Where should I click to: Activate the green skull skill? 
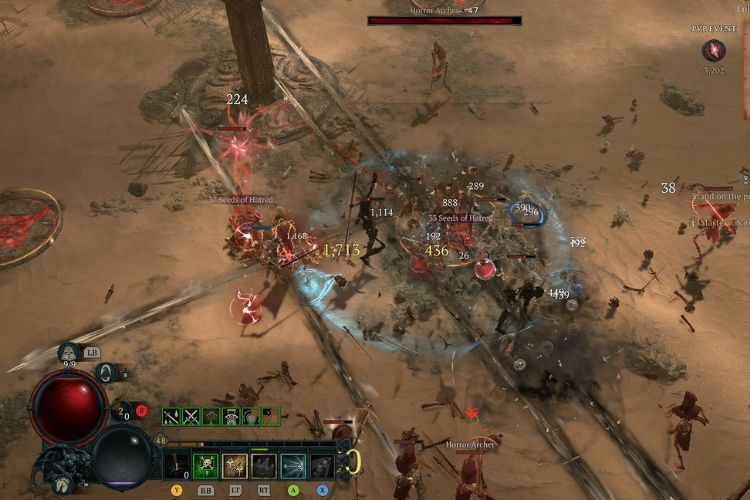[206, 465]
